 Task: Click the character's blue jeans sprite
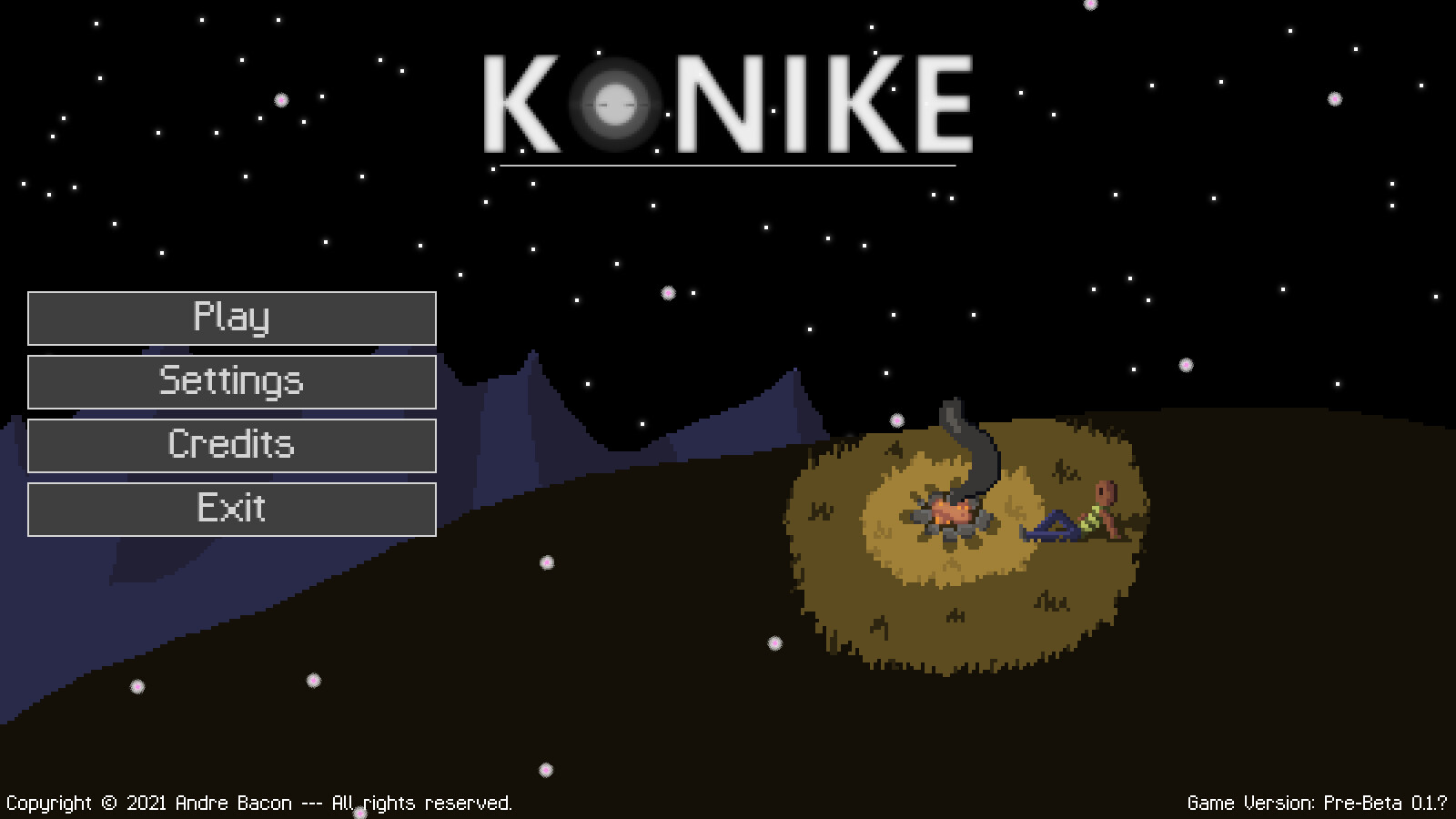coord(1054,528)
